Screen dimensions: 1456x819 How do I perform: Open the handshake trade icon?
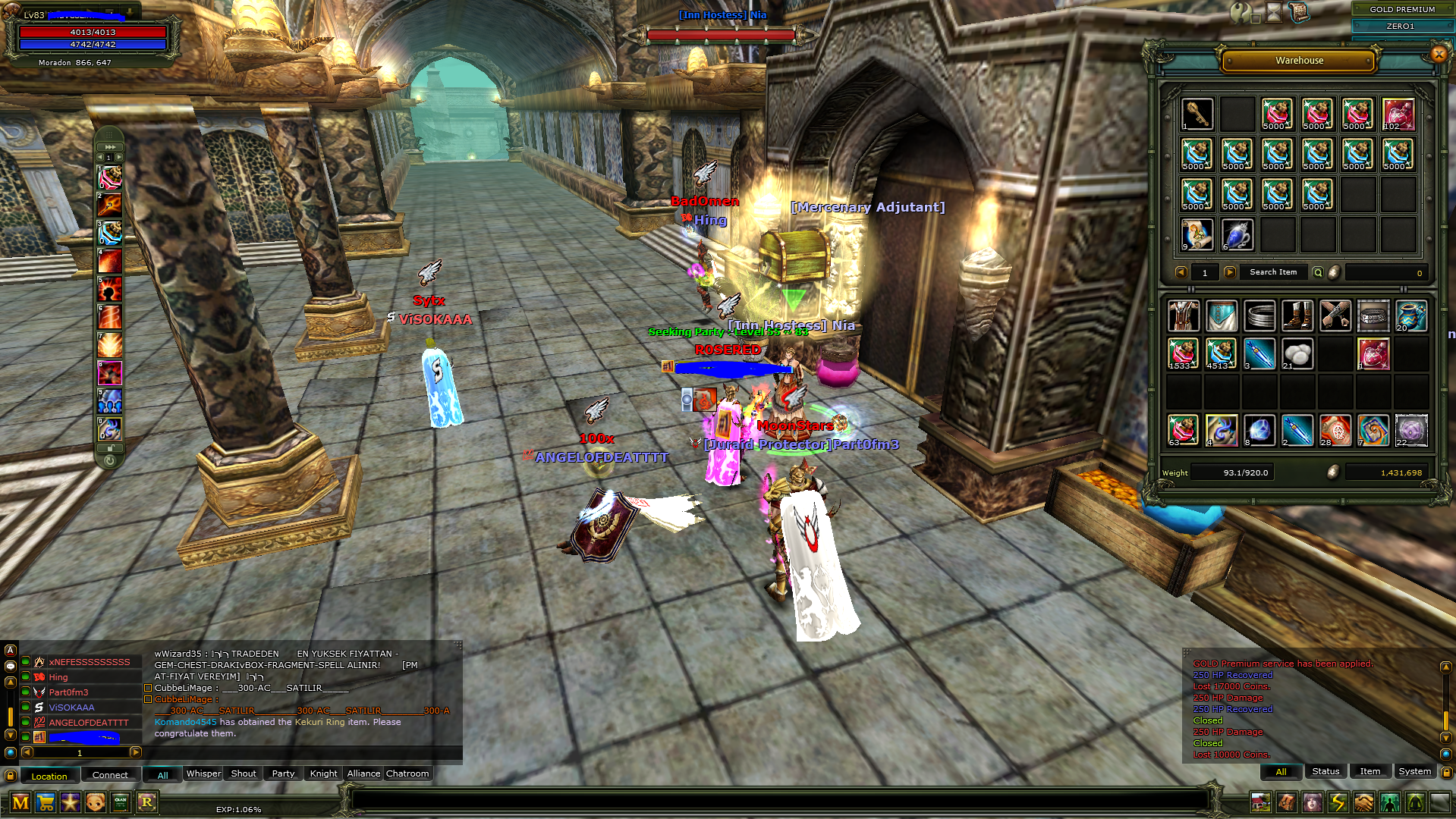1363,802
